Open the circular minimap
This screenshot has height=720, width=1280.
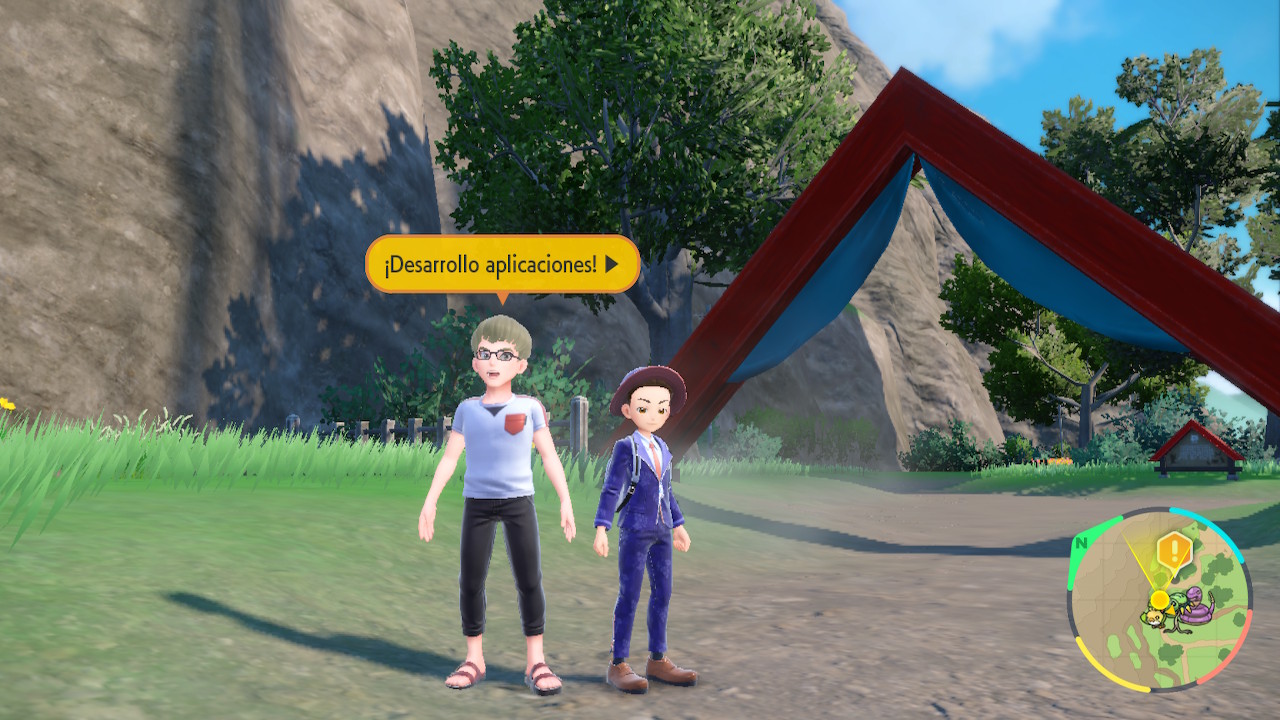click(1160, 600)
